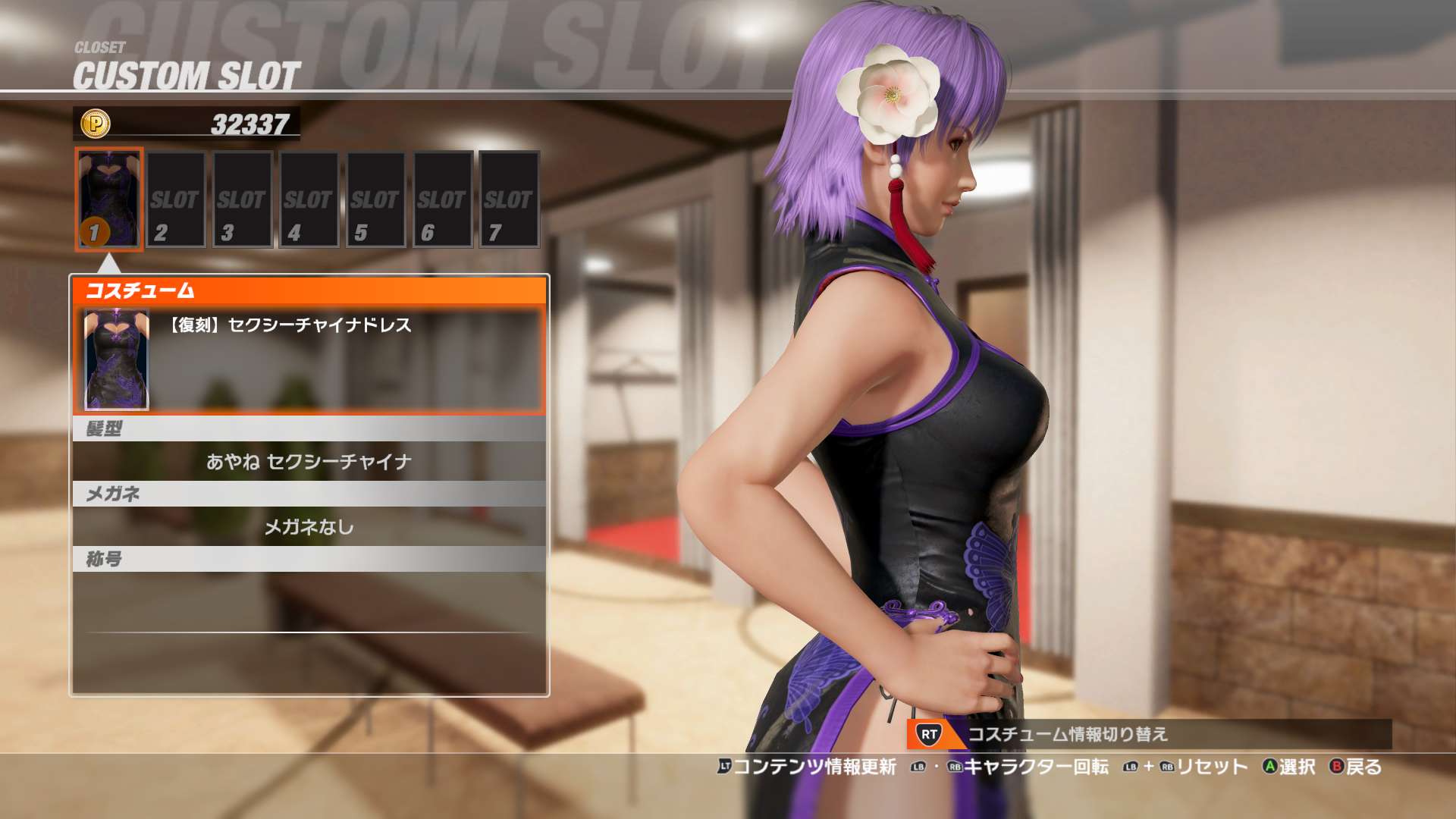Viewport: 1456px width, 819px height.
Task: Choose empty Slot 6
Action: 442,199
